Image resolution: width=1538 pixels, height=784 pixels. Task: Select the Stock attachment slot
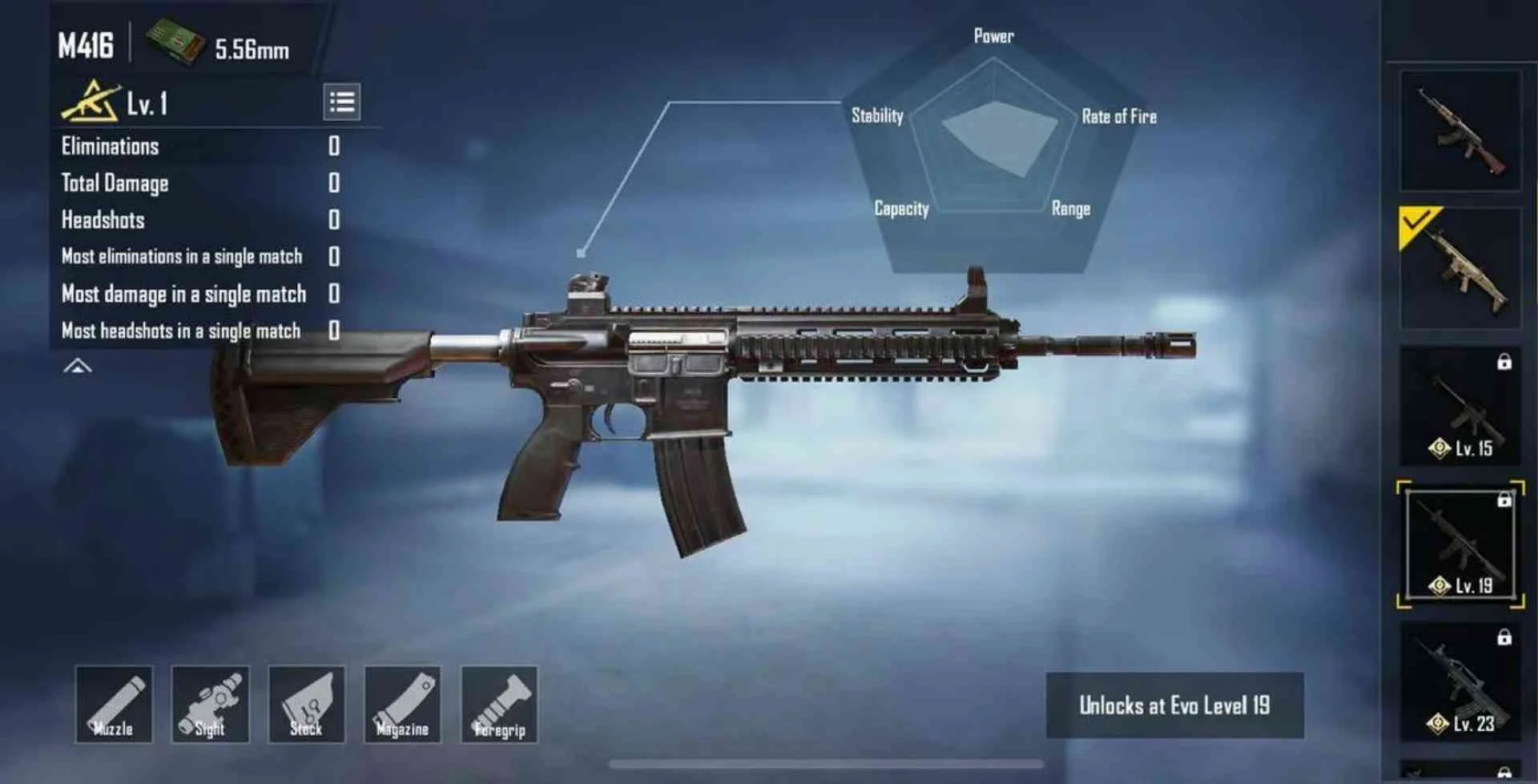[x=307, y=705]
